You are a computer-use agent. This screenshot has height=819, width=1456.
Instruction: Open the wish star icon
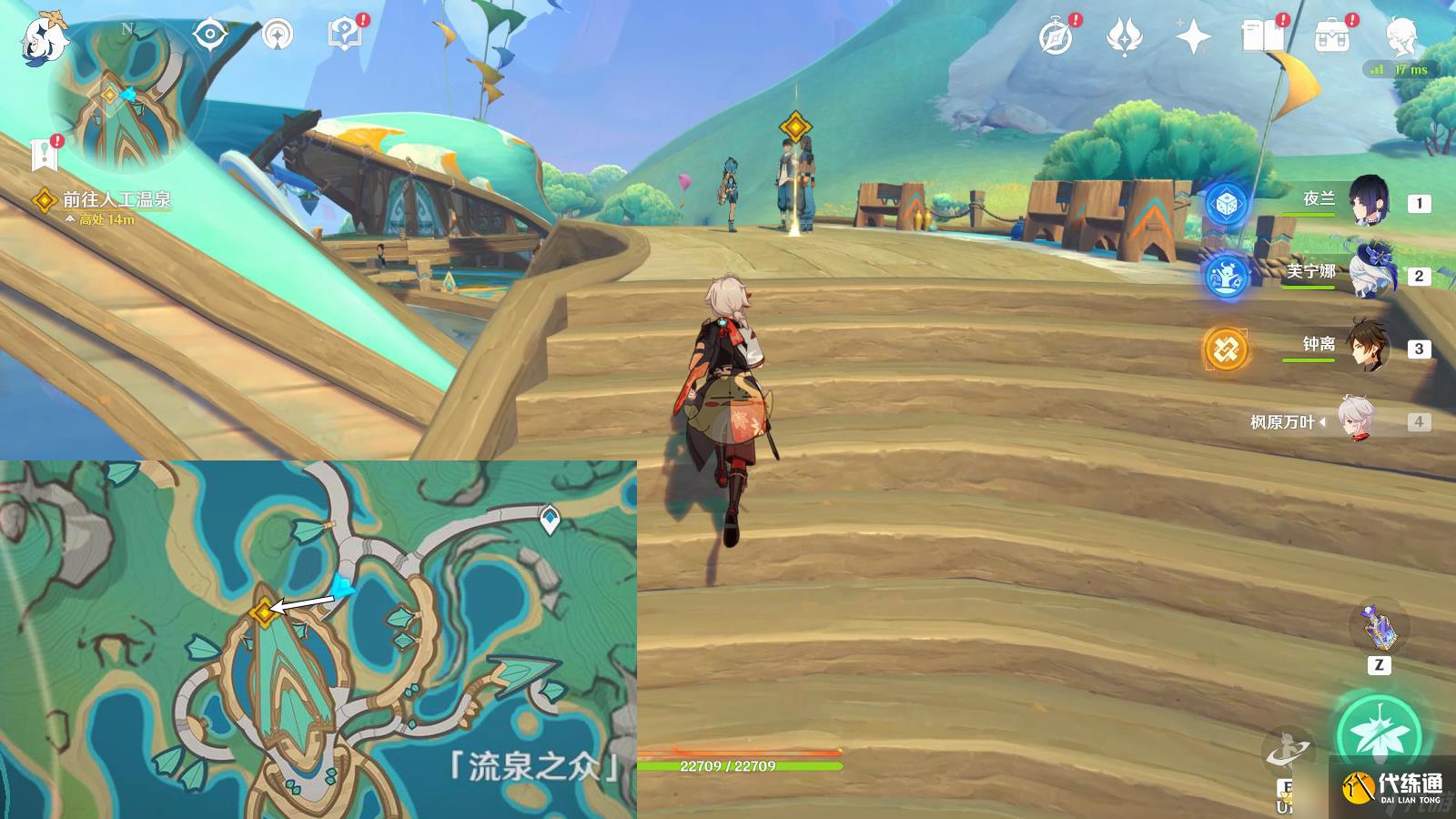[1192, 37]
